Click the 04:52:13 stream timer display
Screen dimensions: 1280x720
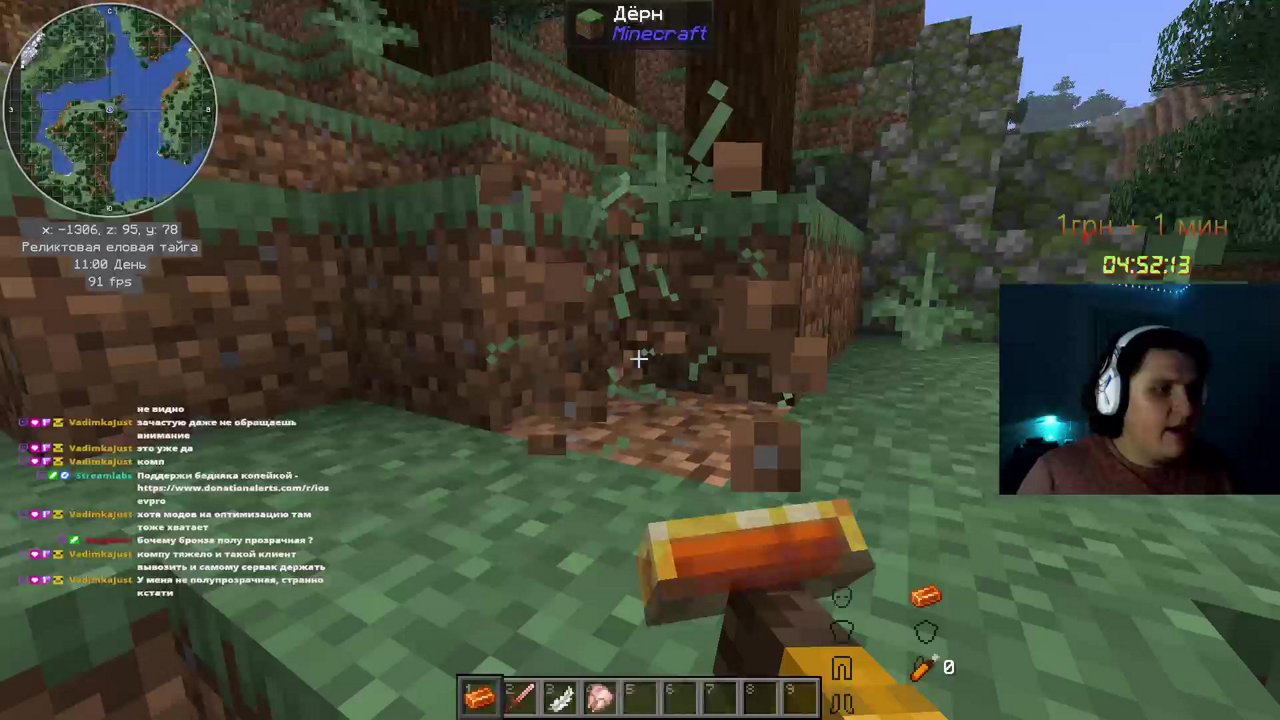pyautogui.click(x=1146, y=264)
